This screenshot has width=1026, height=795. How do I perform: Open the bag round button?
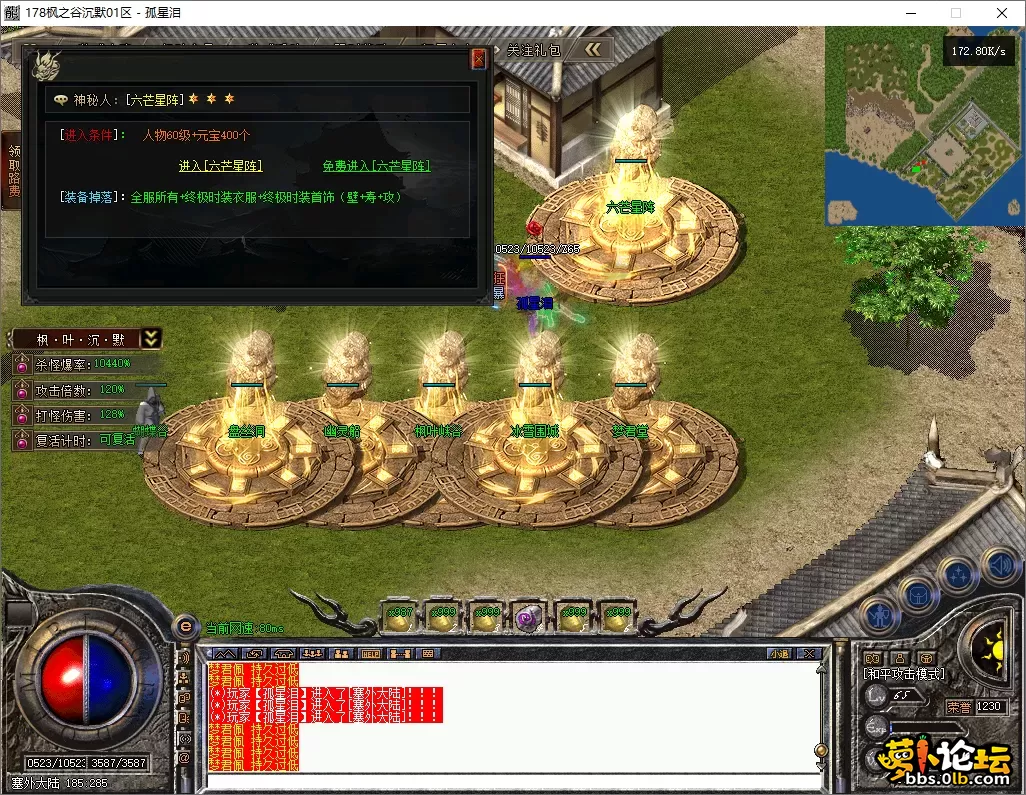[916, 594]
